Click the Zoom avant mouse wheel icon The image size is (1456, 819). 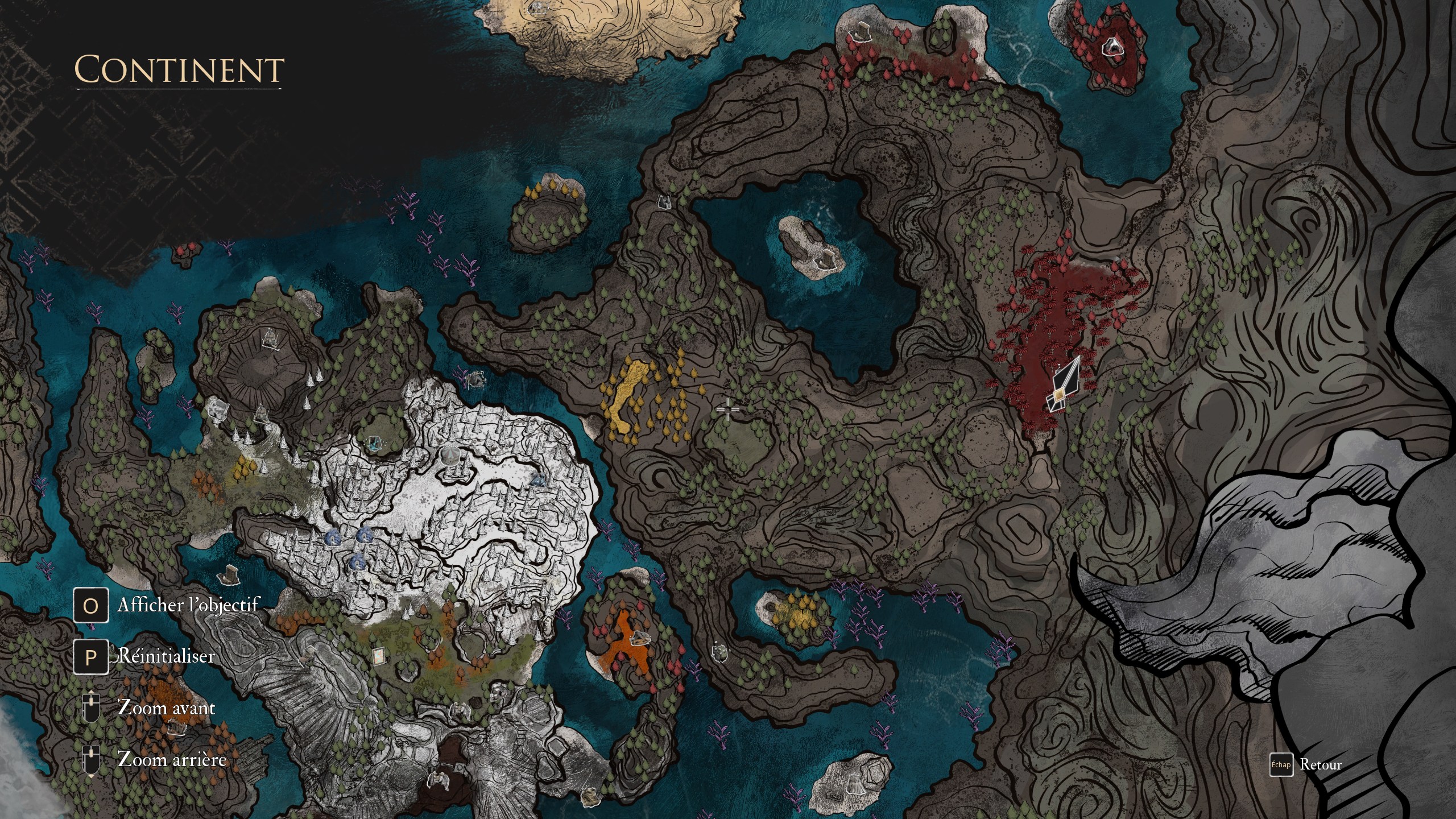click(x=91, y=707)
